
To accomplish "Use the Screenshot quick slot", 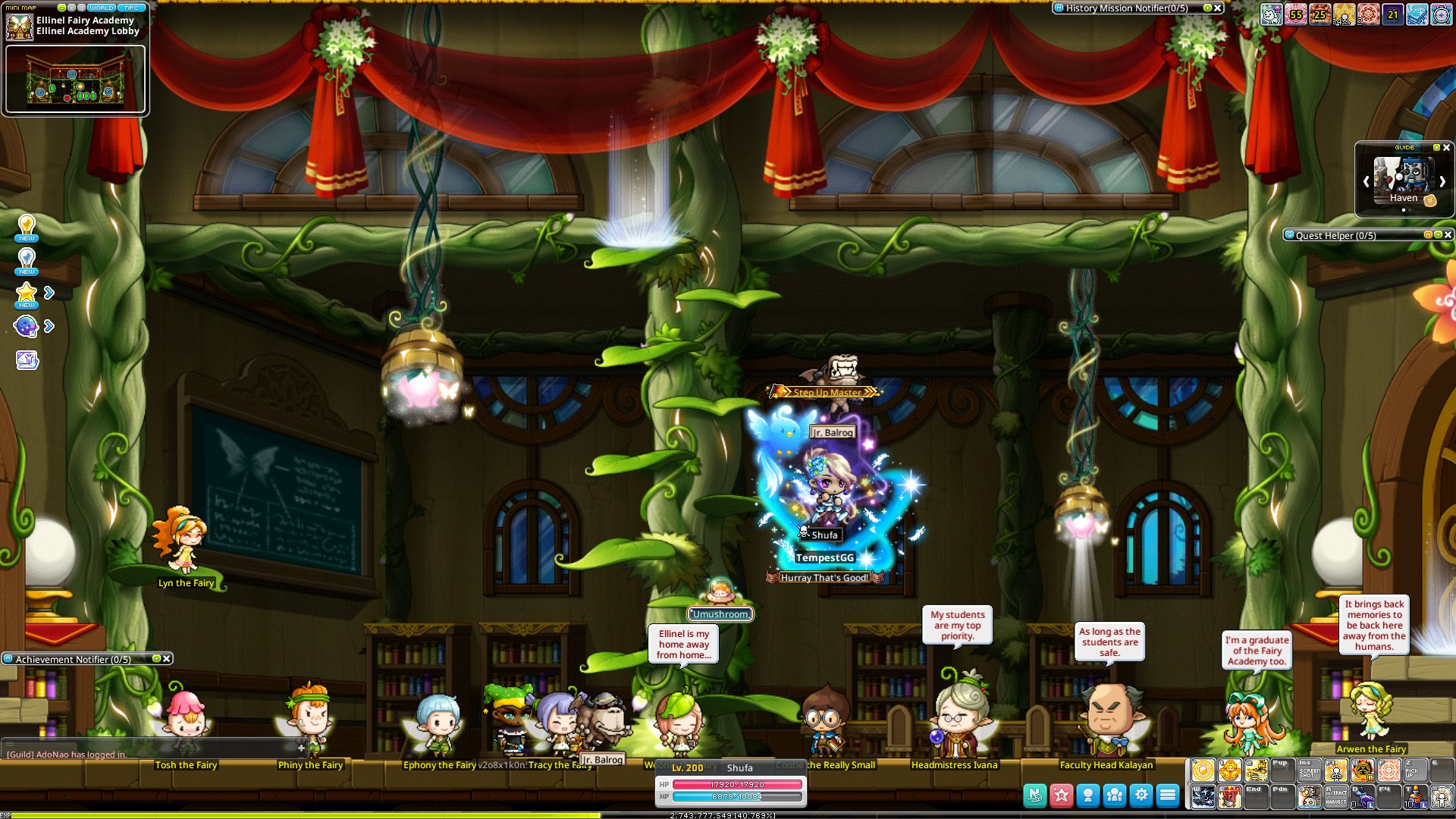I will click(x=1310, y=770).
